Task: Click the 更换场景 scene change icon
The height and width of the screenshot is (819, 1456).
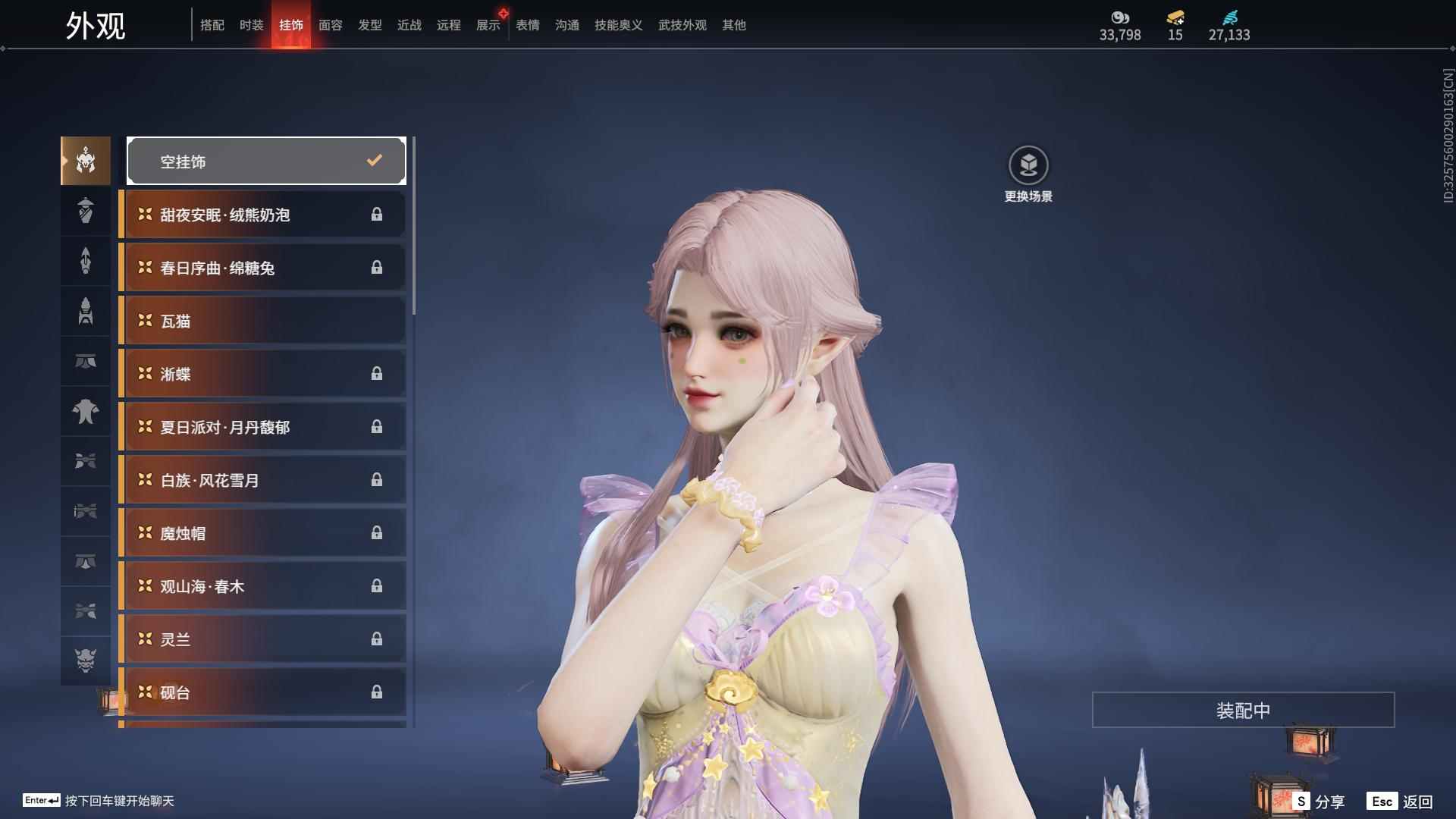Action: 1028,165
